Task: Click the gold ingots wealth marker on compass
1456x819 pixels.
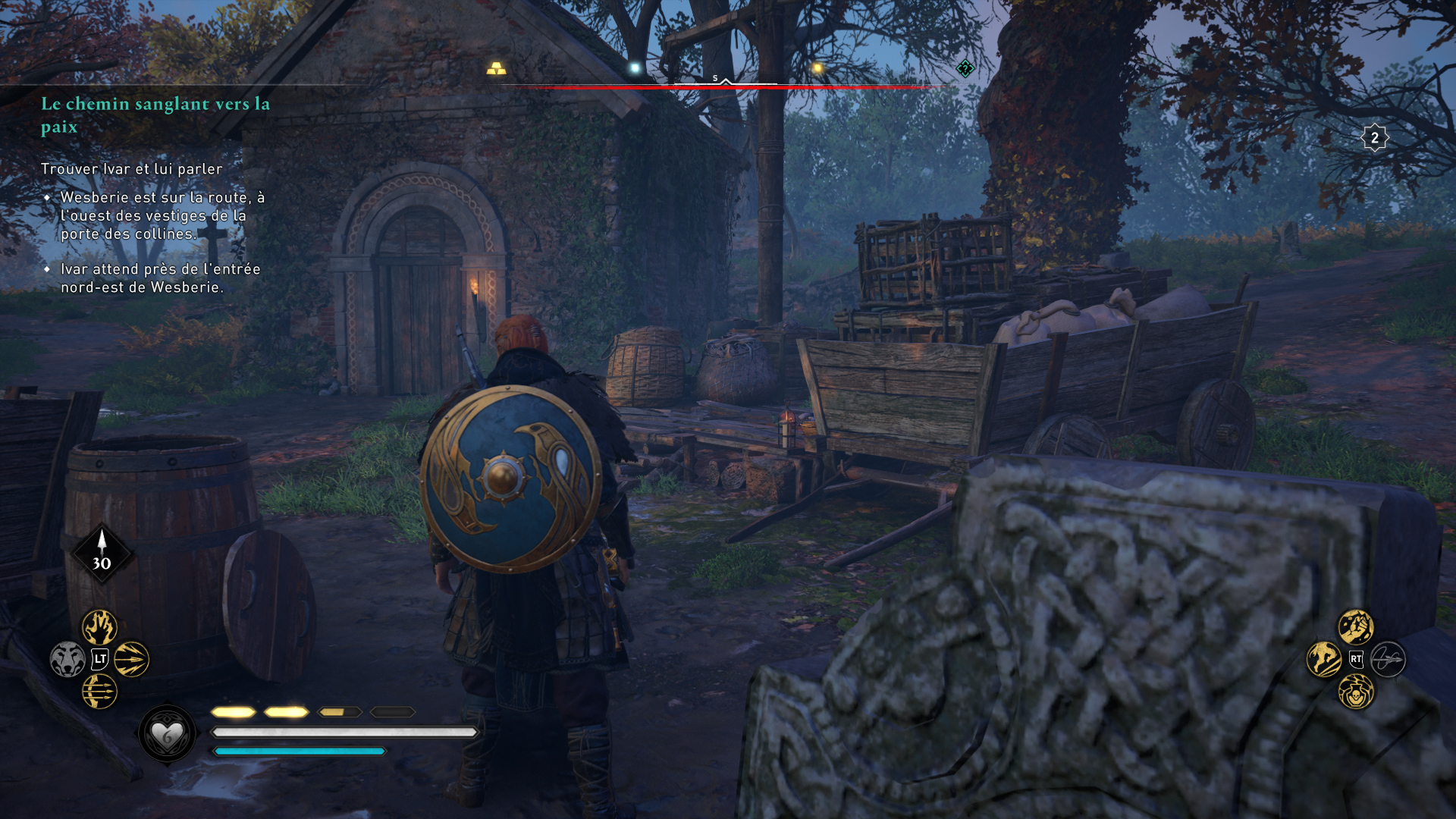Action: pyautogui.click(x=496, y=69)
